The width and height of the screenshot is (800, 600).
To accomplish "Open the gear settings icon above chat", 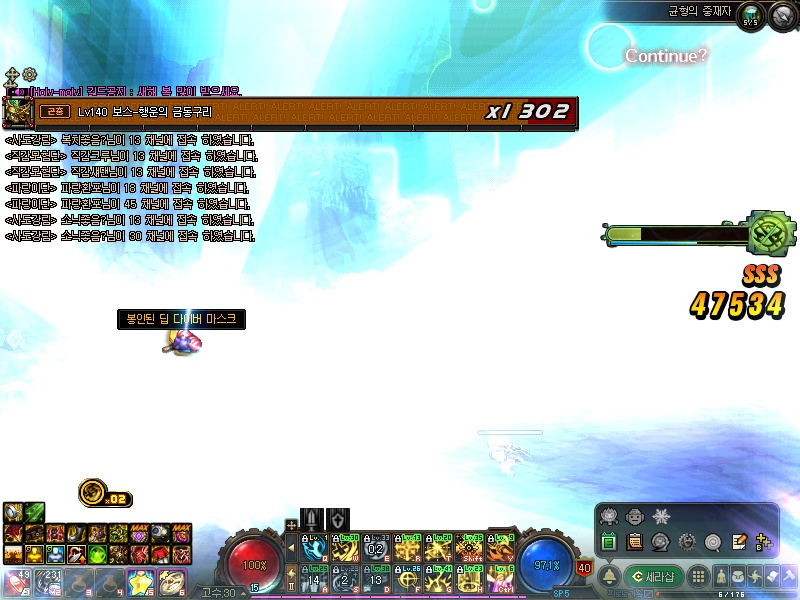I will pos(29,75).
